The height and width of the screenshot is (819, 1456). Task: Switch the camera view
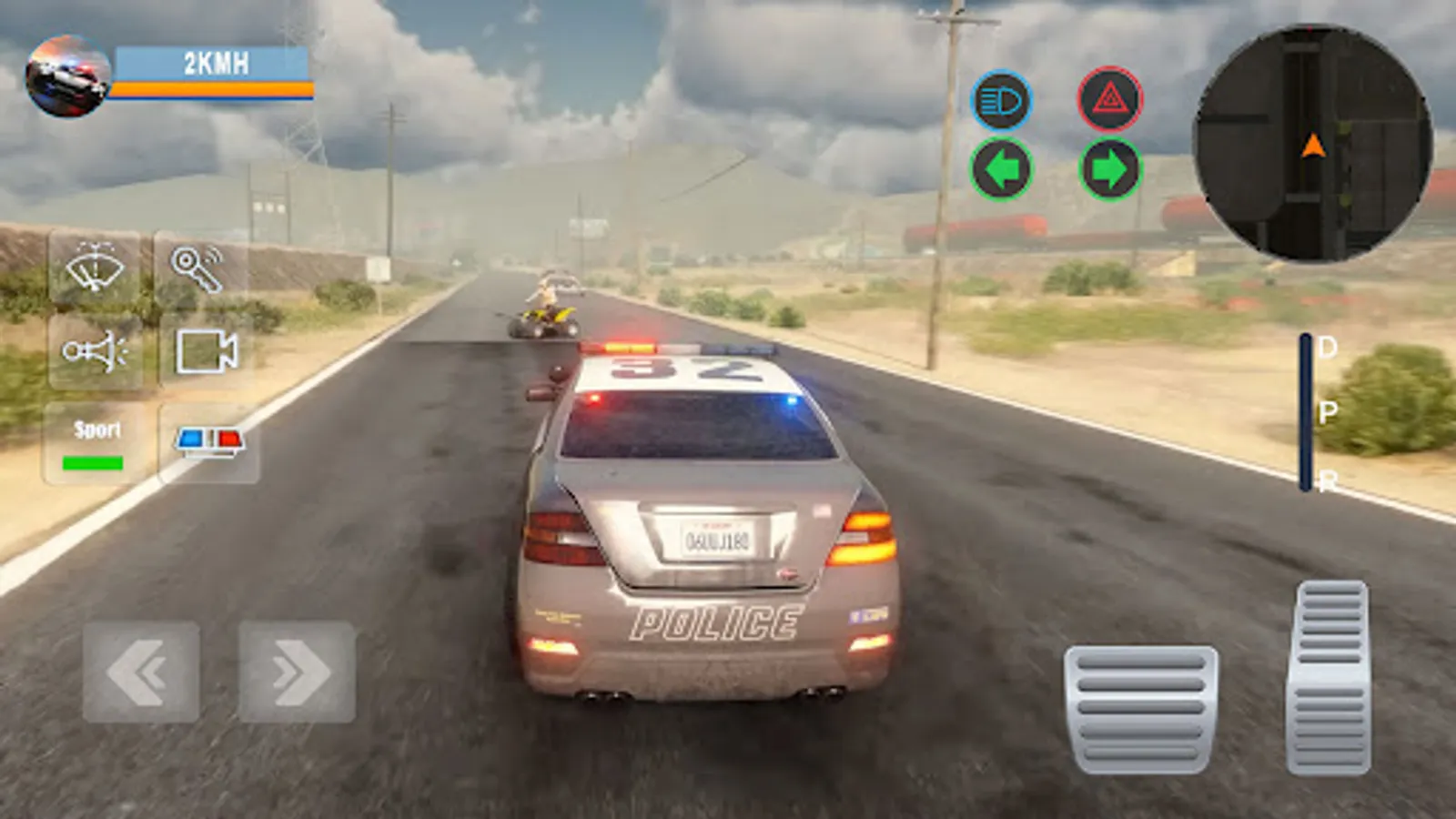click(x=205, y=350)
